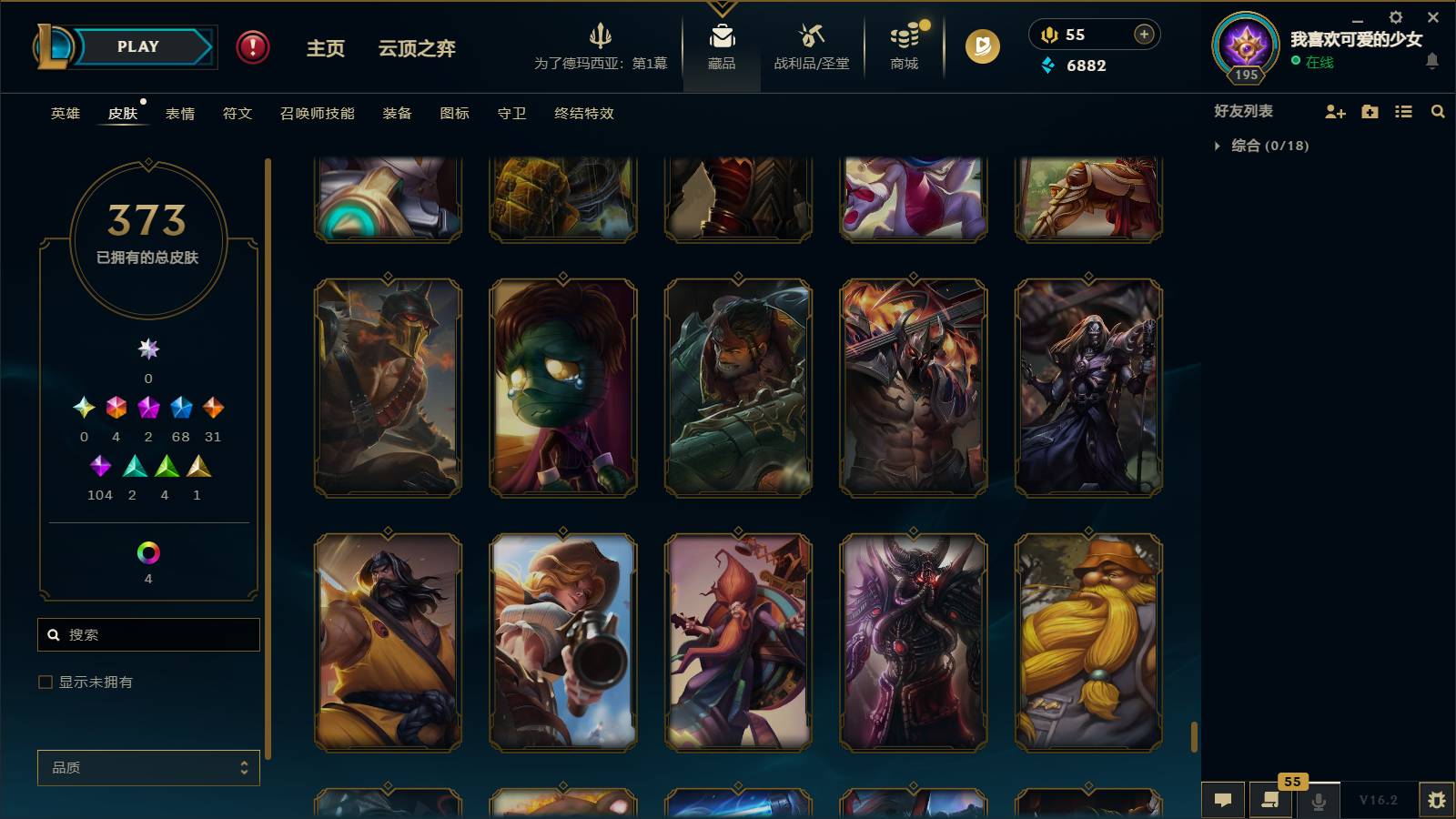
Task: Open the chat bubble icon at bottom right
Action: coord(1223,800)
